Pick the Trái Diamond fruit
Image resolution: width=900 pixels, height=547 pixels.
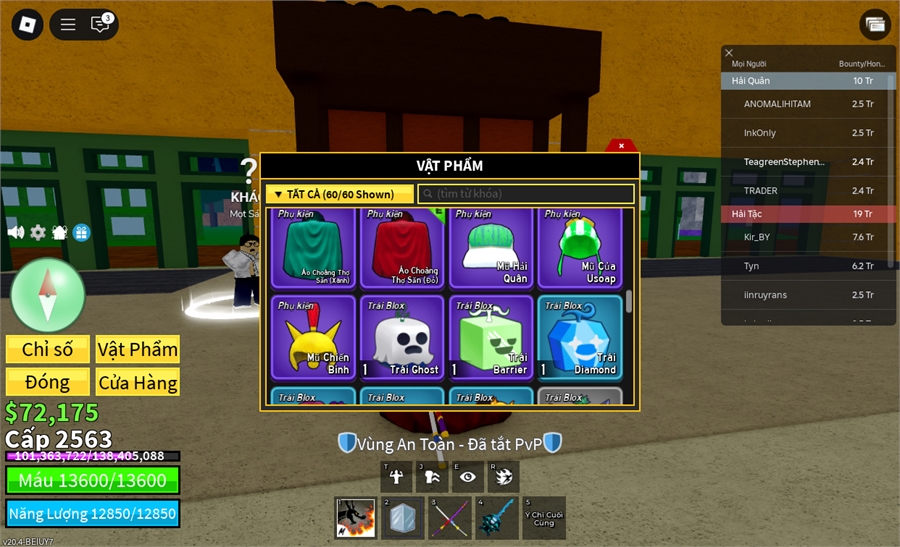point(581,337)
